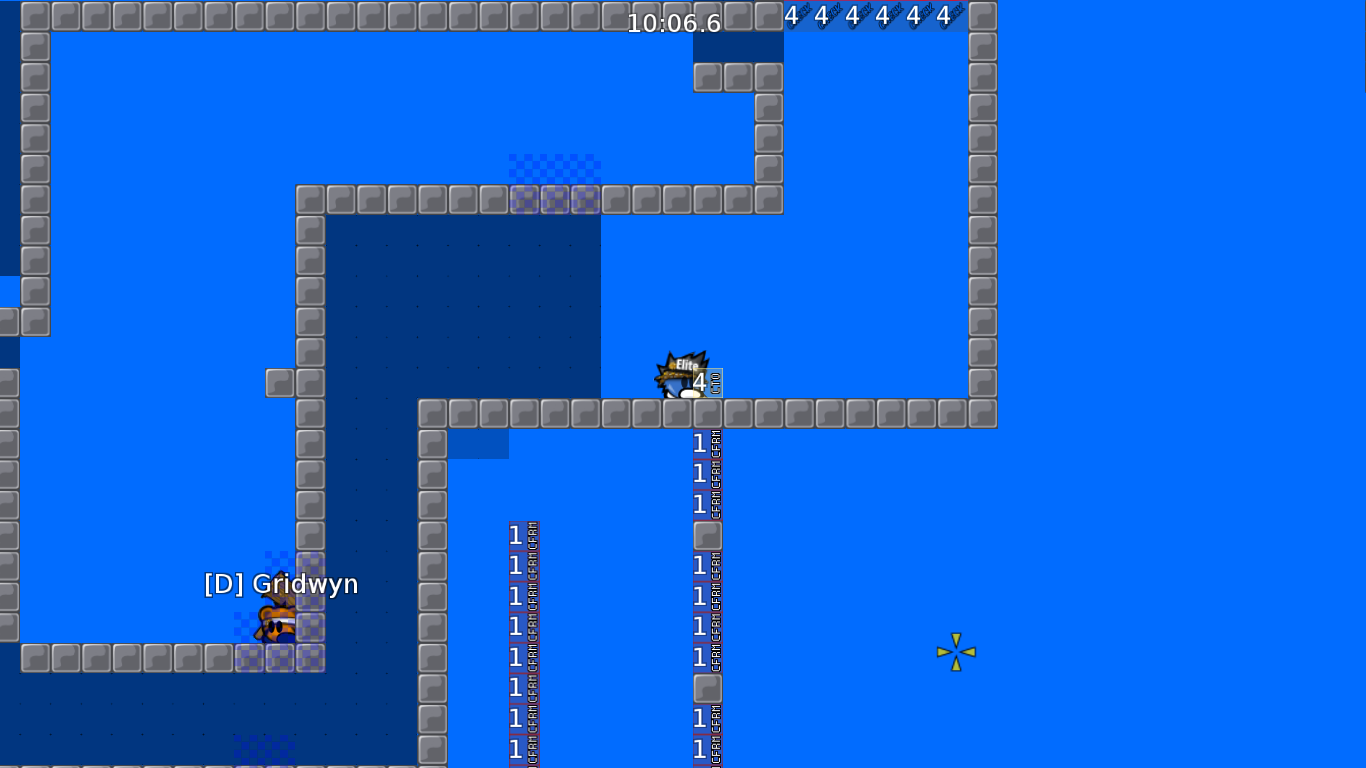Click the unhookable block embedded in the right CFRM column

point(707,536)
